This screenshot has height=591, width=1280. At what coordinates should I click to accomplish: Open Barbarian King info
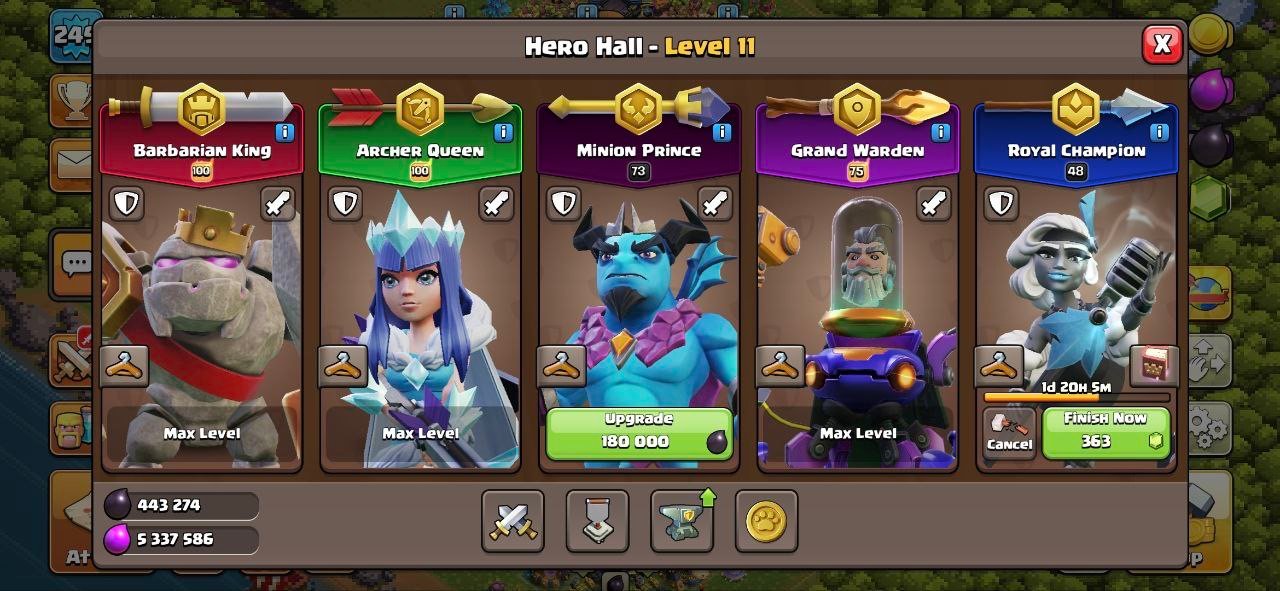[x=284, y=132]
